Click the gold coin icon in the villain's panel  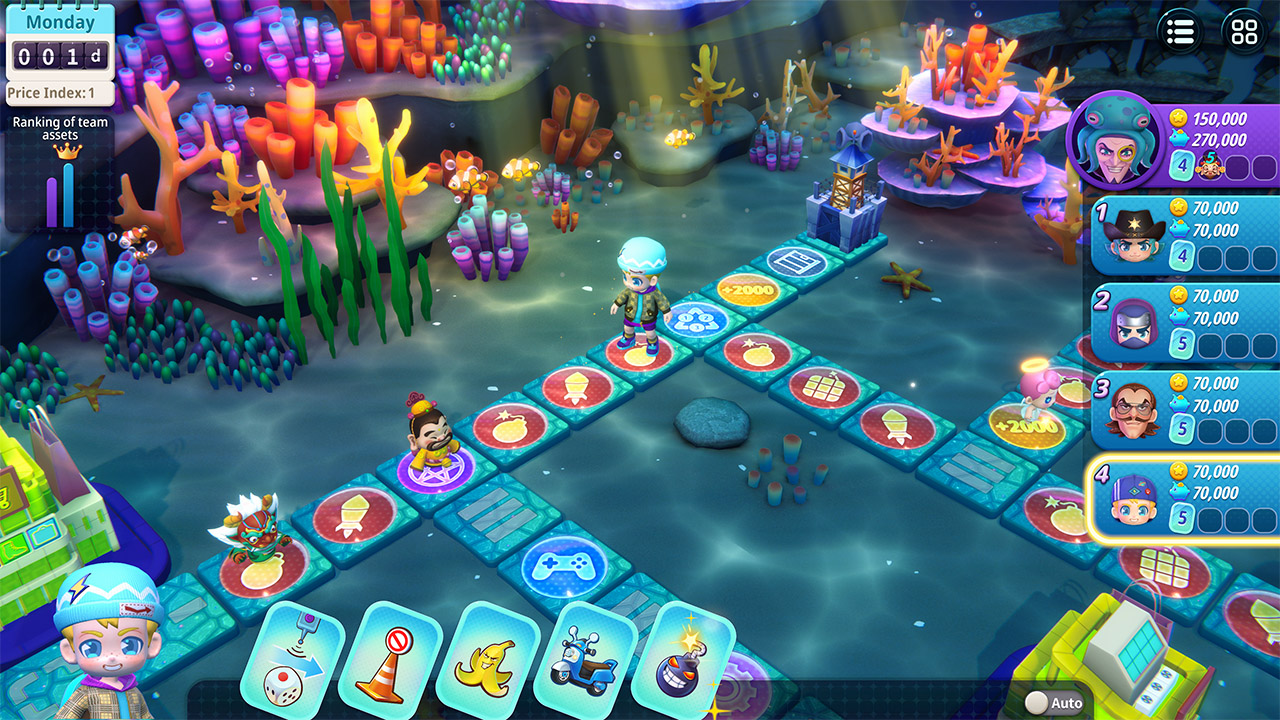pos(1179,117)
